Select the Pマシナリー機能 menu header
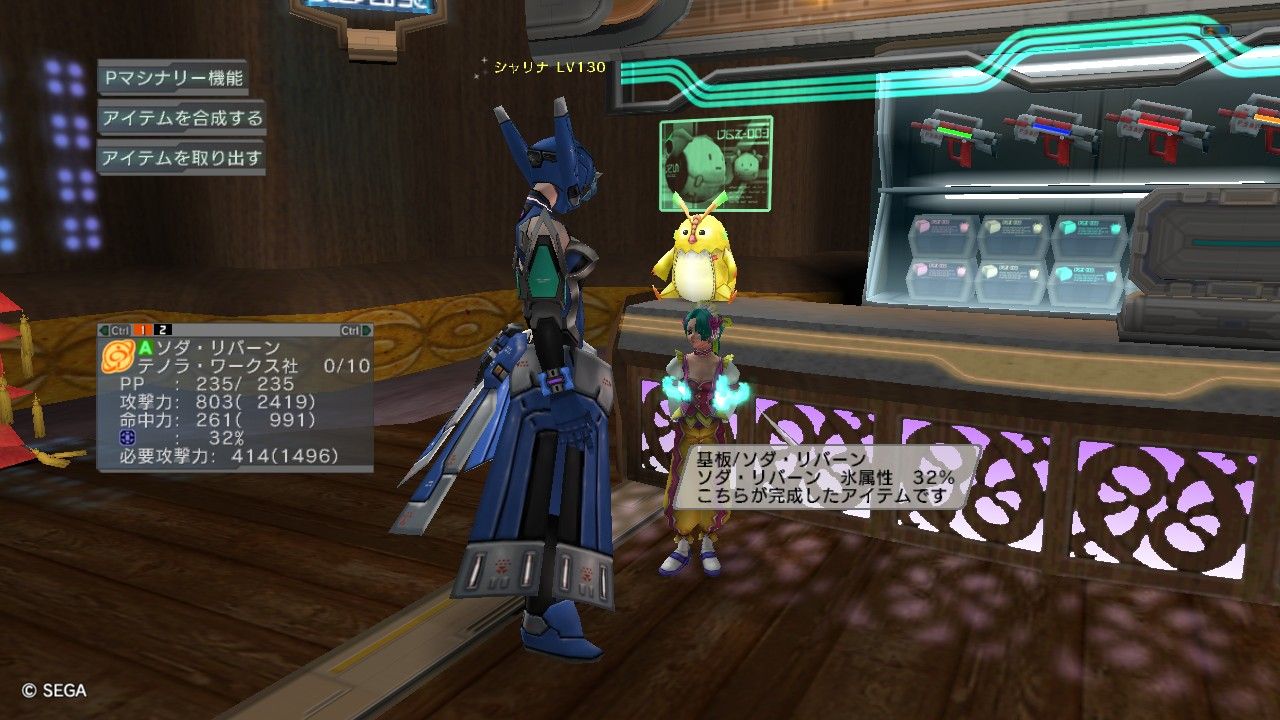 pos(171,77)
